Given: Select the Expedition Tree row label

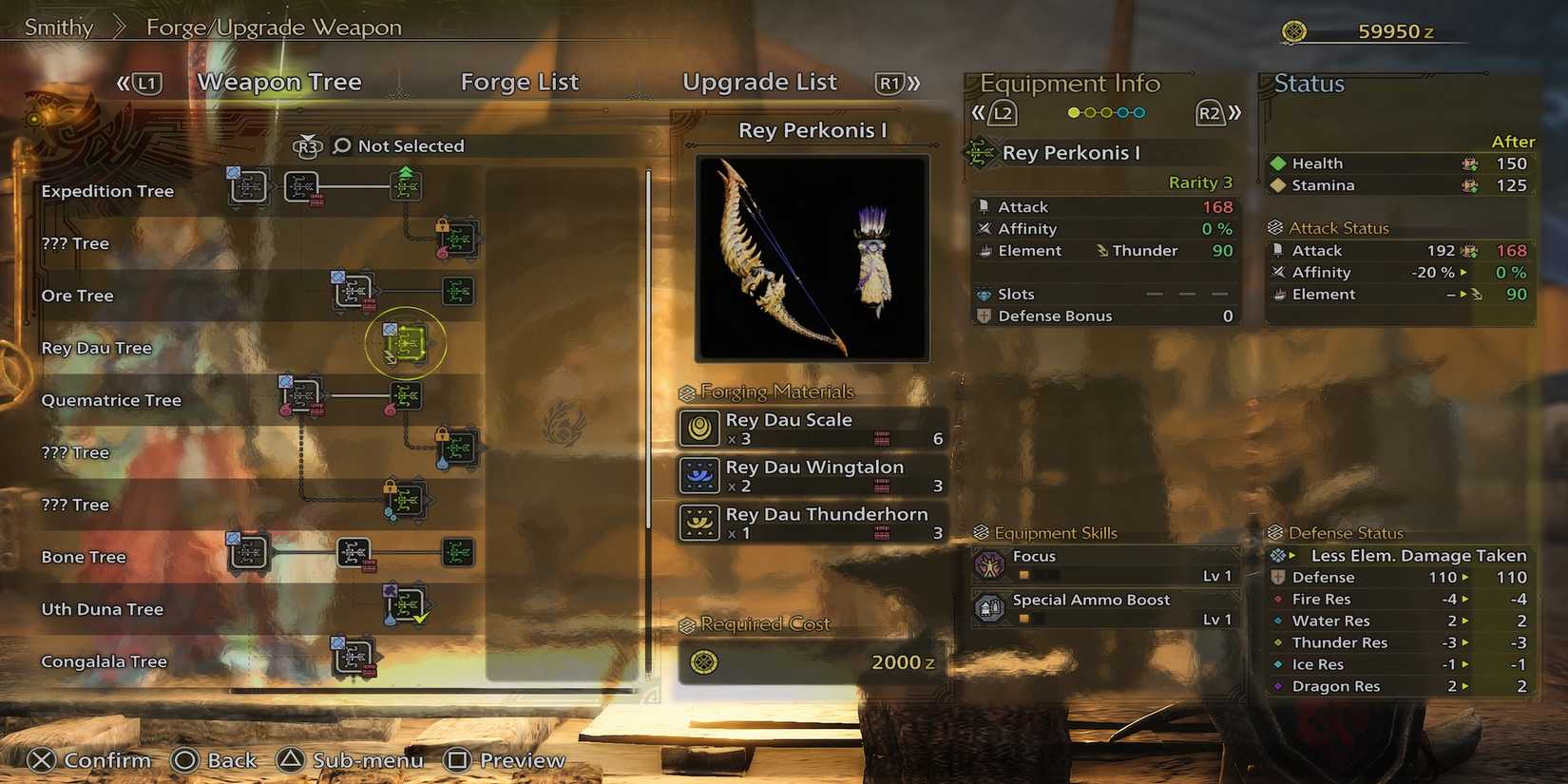Looking at the screenshot, I should pos(107,191).
